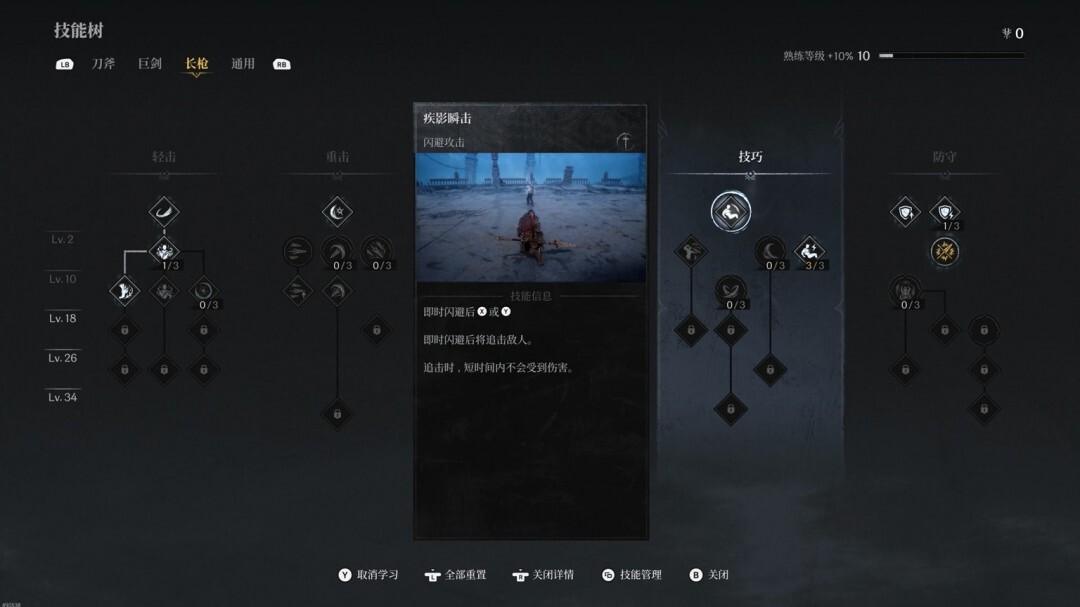The image size is (1080, 607).
Task: Select the 轻击 column header
Action: click(164, 157)
